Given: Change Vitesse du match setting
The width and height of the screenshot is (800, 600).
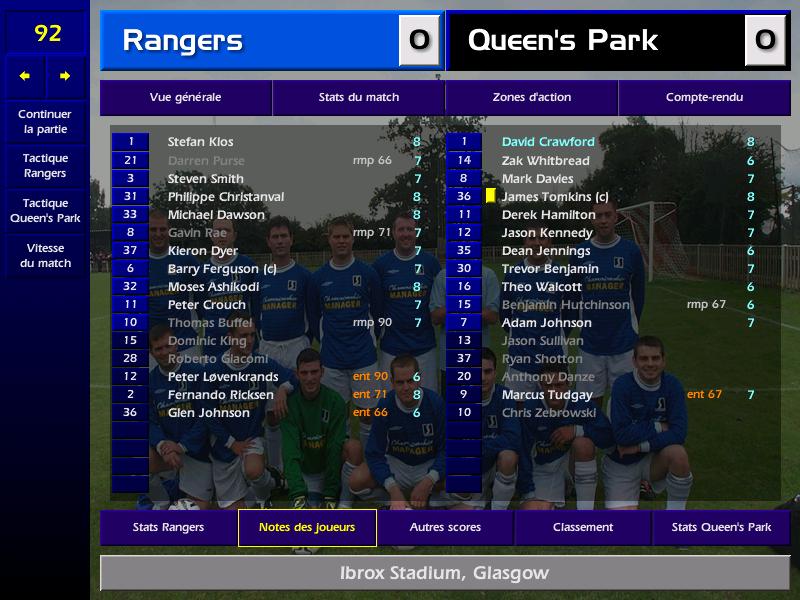Looking at the screenshot, I should [45, 255].
